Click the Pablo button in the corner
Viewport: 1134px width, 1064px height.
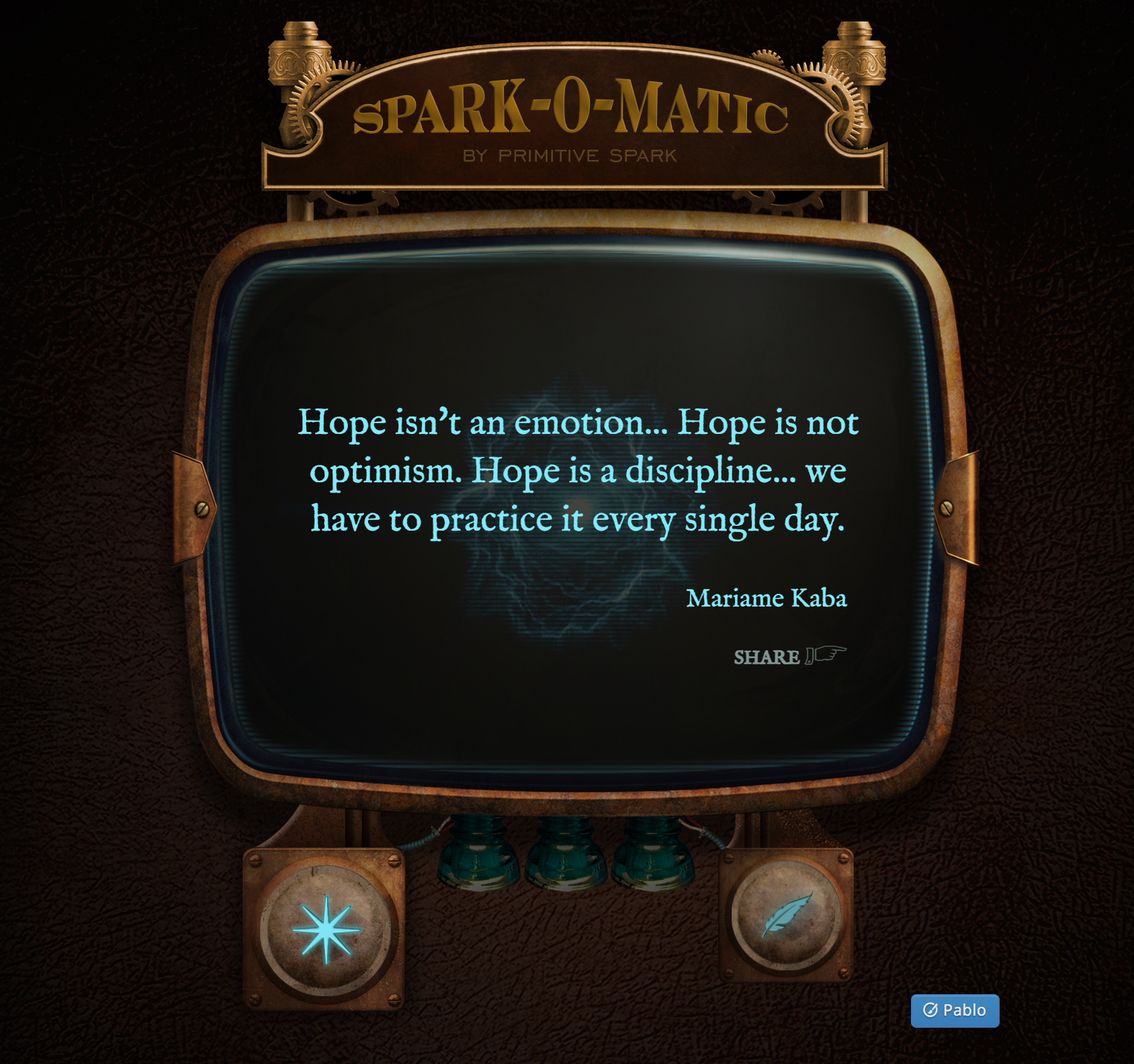coord(956,1011)
